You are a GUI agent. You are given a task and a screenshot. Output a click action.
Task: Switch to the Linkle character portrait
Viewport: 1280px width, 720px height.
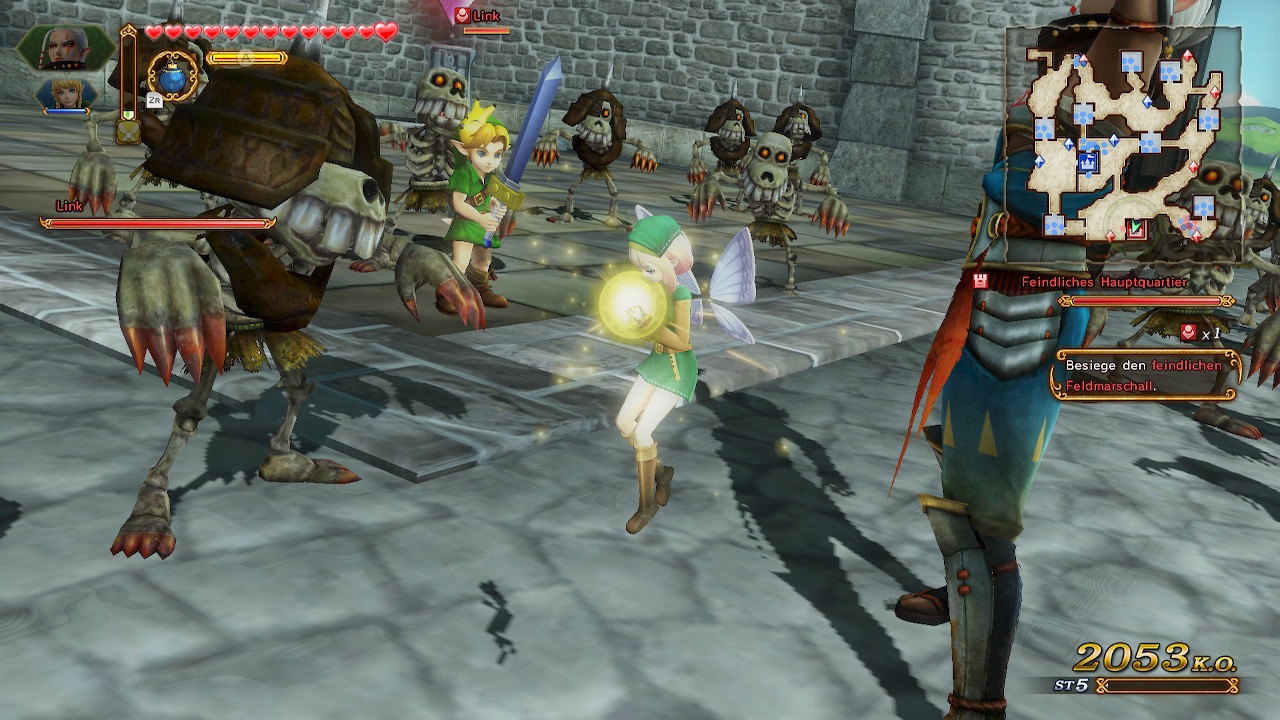[x=68, y=94]
